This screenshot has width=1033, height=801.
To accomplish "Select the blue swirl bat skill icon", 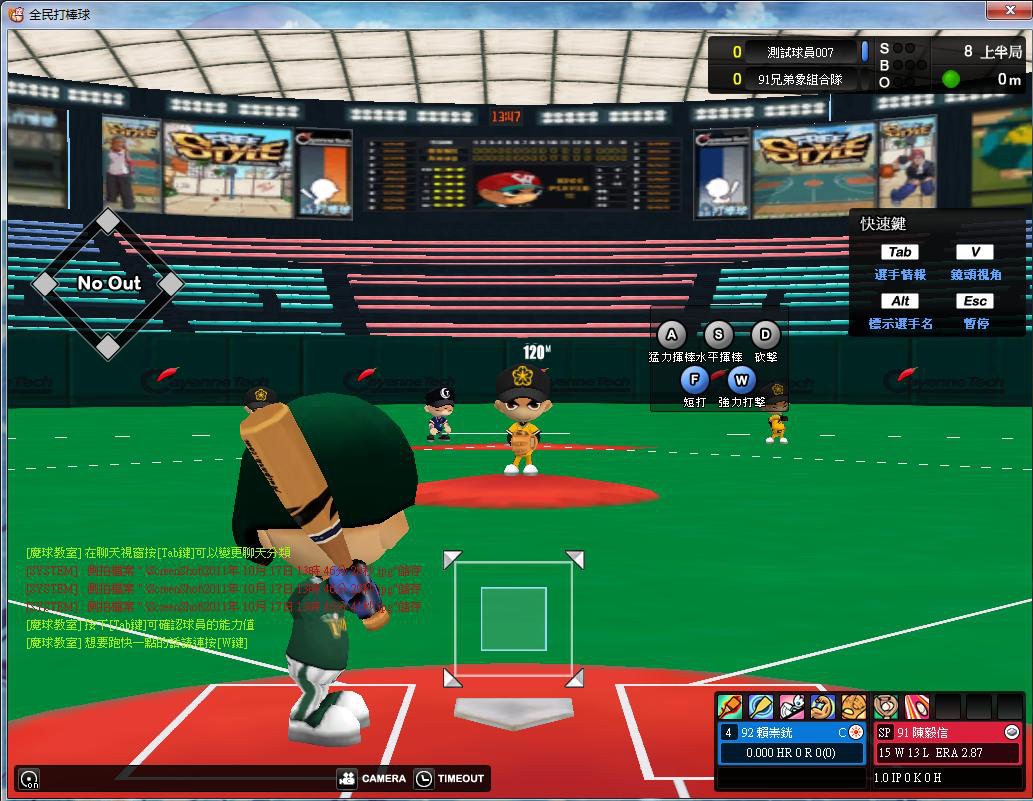I will [x=761, y=707].
